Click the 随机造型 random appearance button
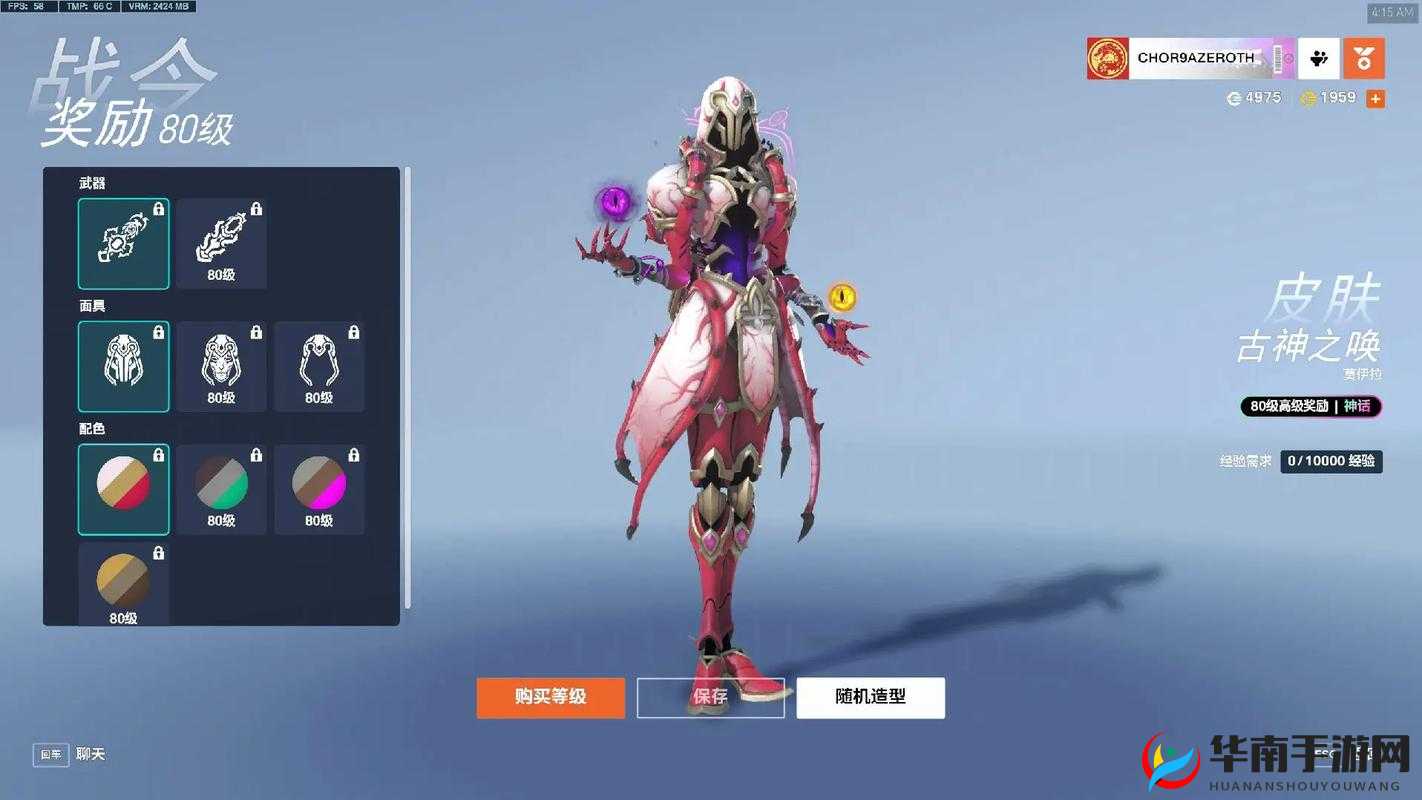 869,697
